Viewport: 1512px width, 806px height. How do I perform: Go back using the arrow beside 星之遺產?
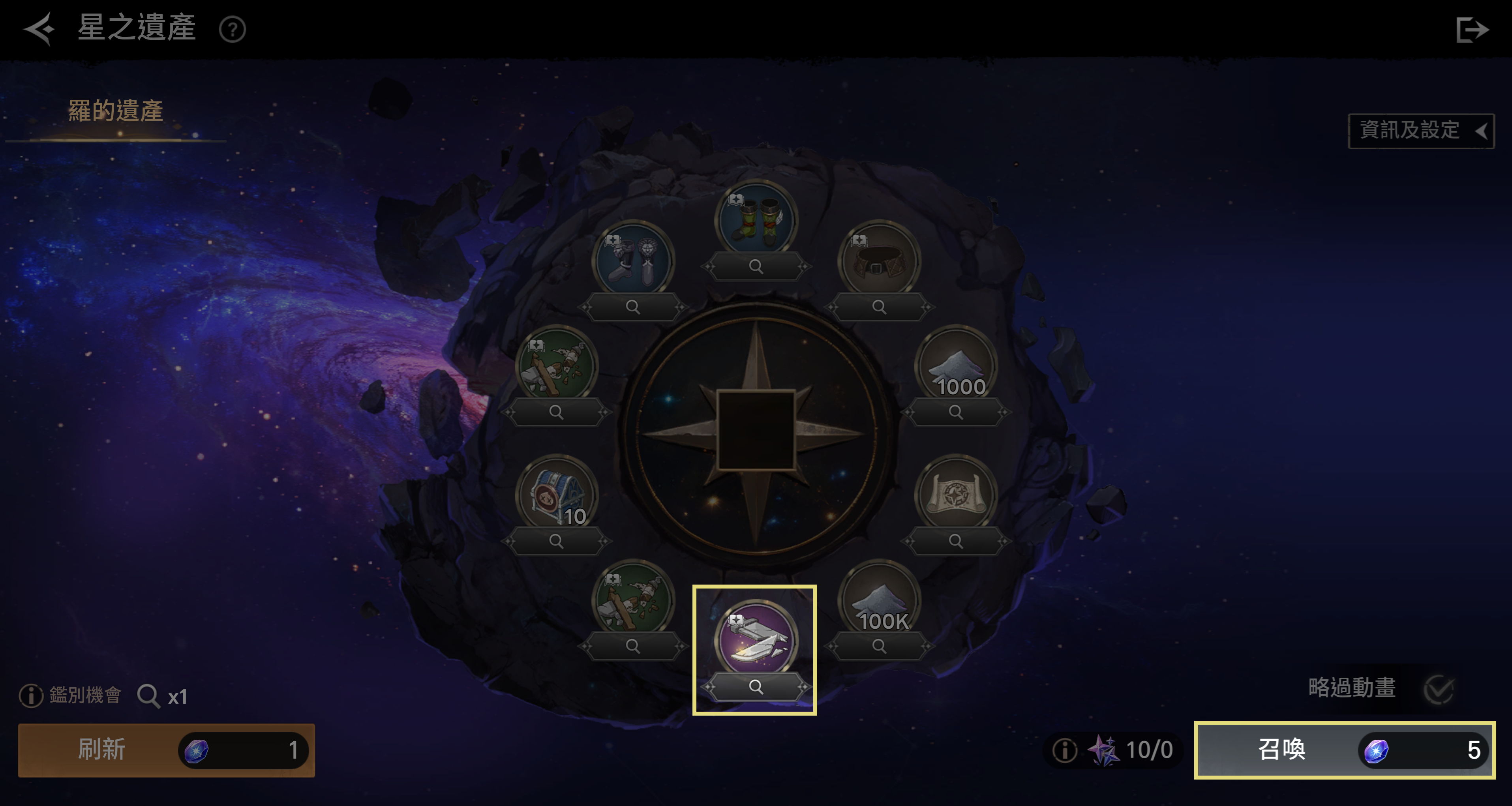[x=39, y=28]
